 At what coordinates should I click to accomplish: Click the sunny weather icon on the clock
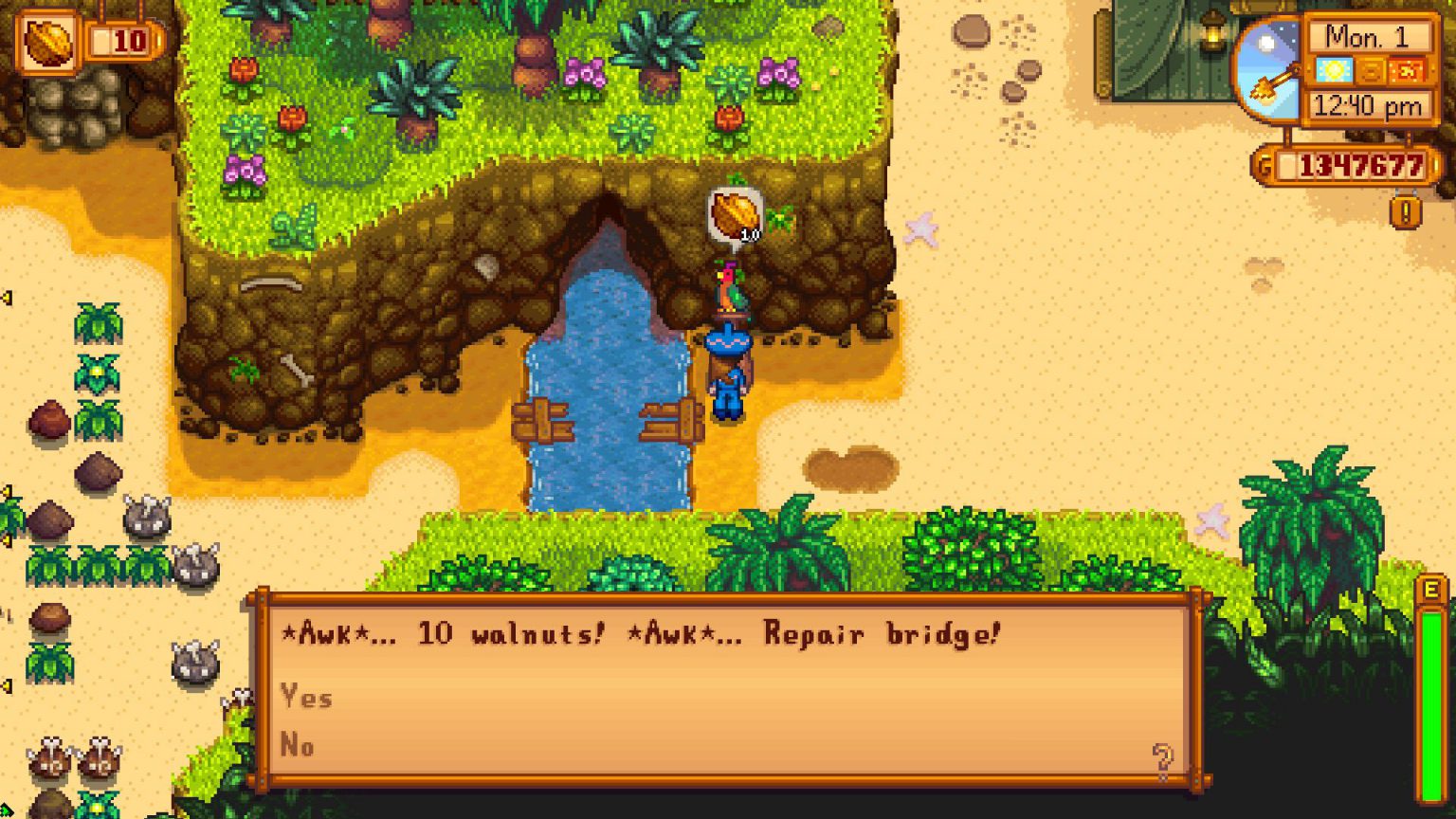[x=1335, y=71]
